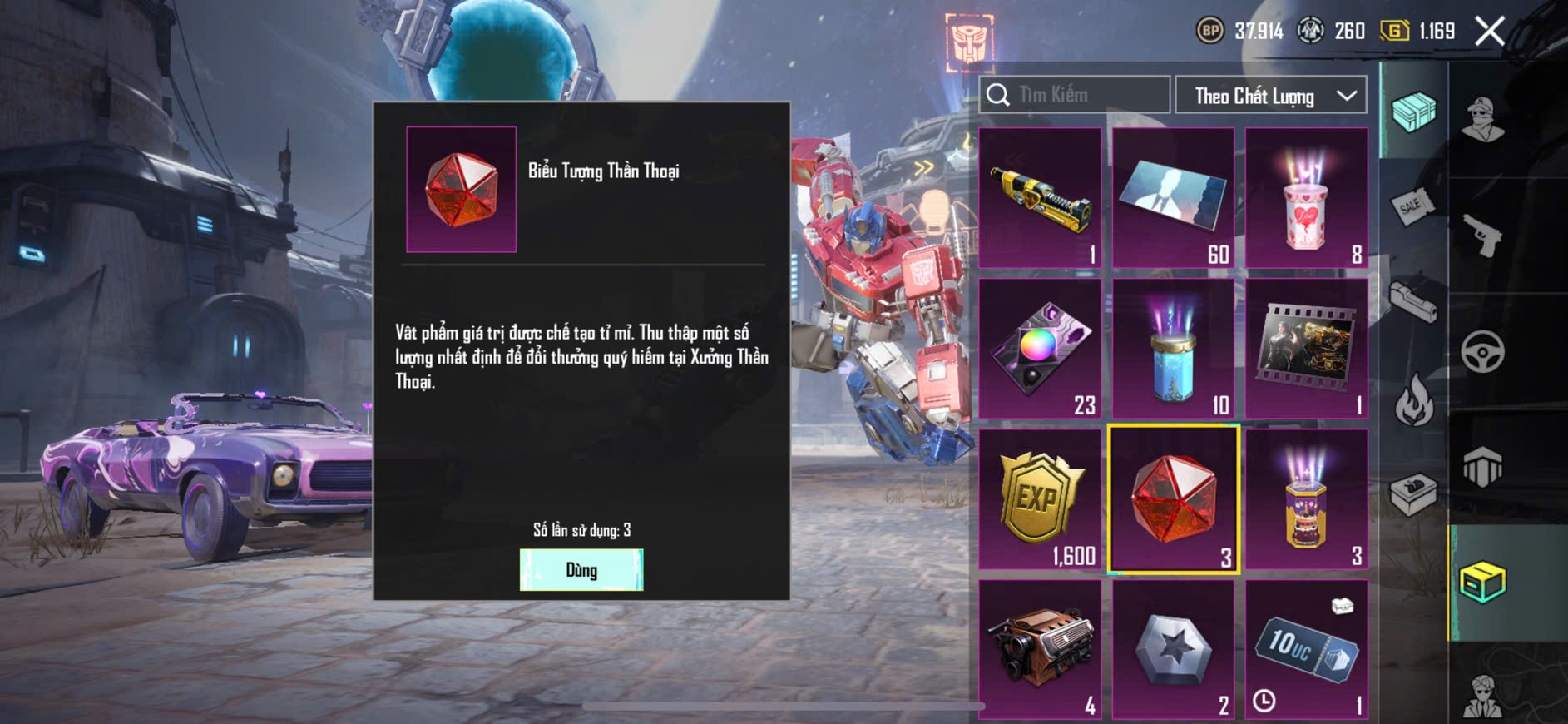Switch to the pistol weapons tab
The height and width of the screenshot is (724, 1568).
tap(1482, 236)
